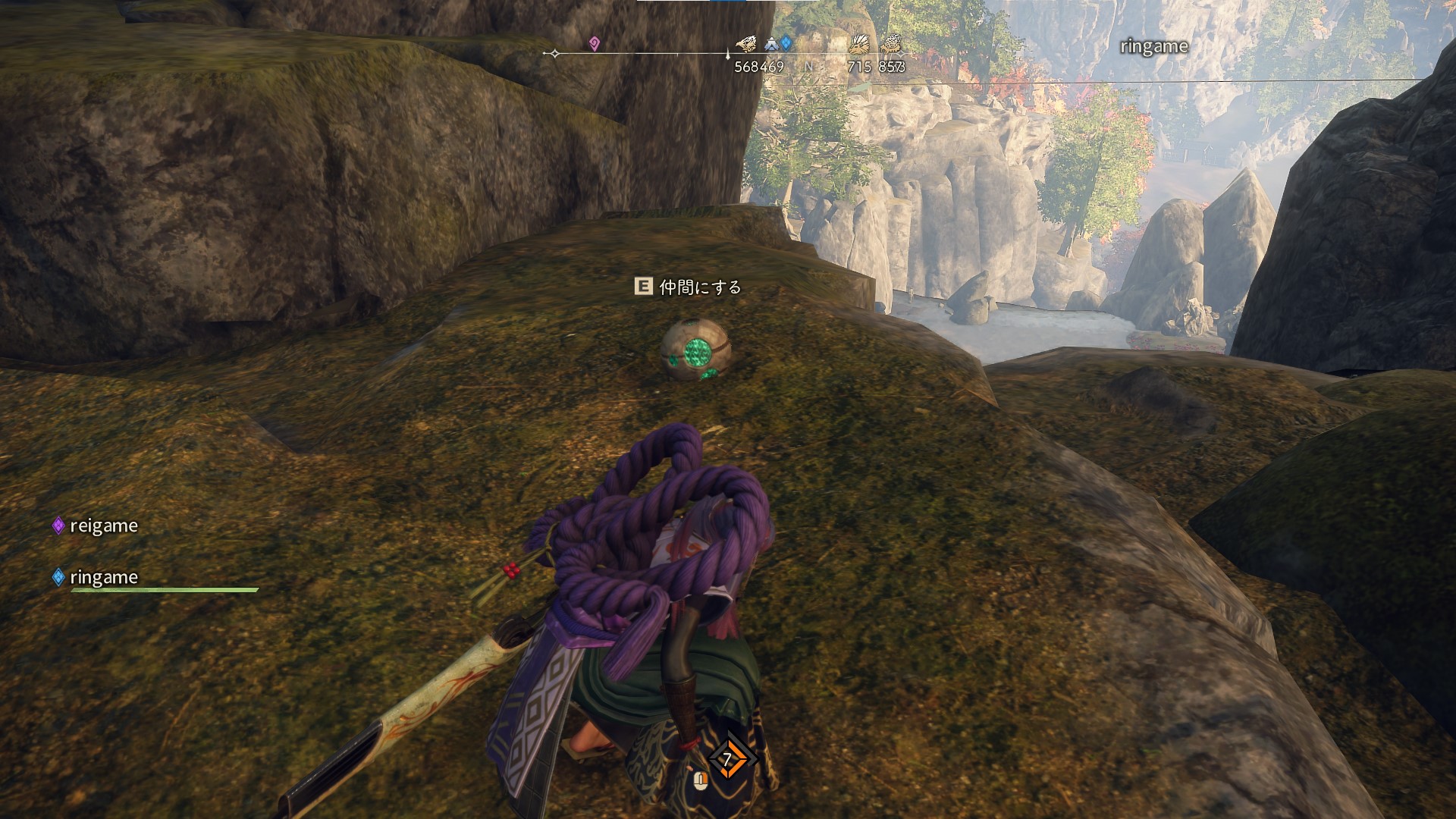Select ringame in the party list

point(103,577)
